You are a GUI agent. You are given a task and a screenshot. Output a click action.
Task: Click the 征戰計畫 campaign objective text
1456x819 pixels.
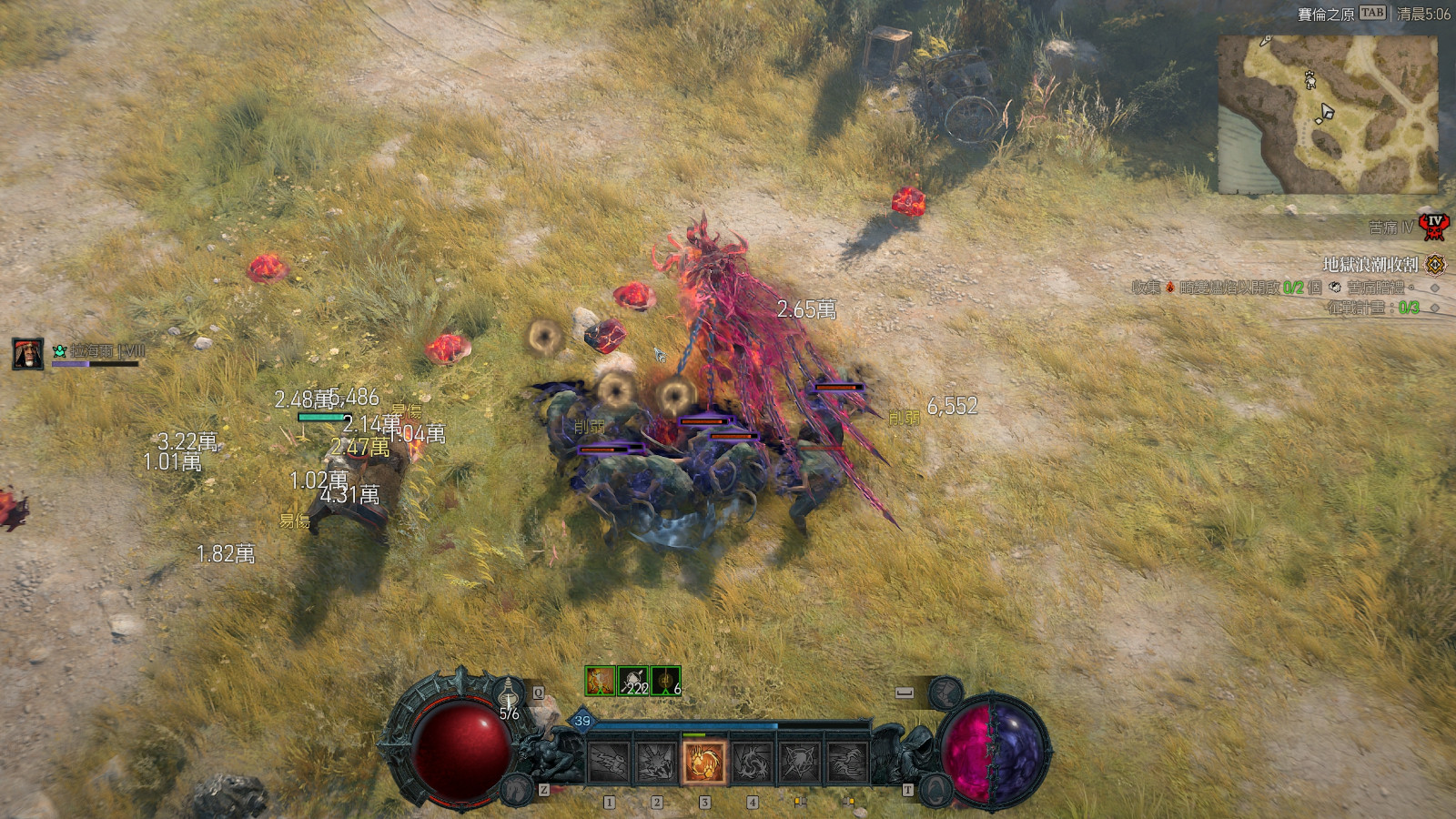click(x=1357, y=307)
